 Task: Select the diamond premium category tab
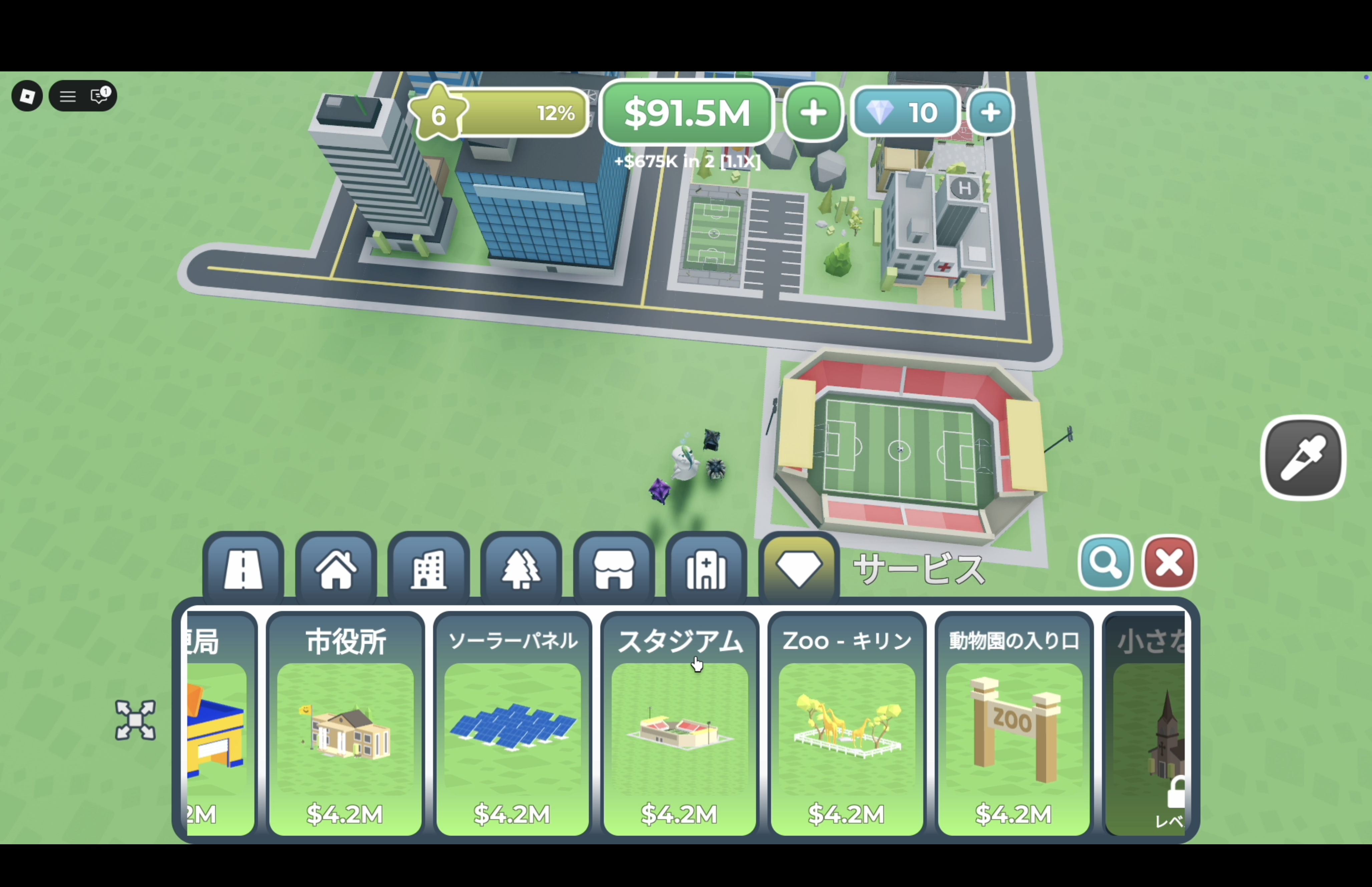pyautogui.click(x=798, y=569)
